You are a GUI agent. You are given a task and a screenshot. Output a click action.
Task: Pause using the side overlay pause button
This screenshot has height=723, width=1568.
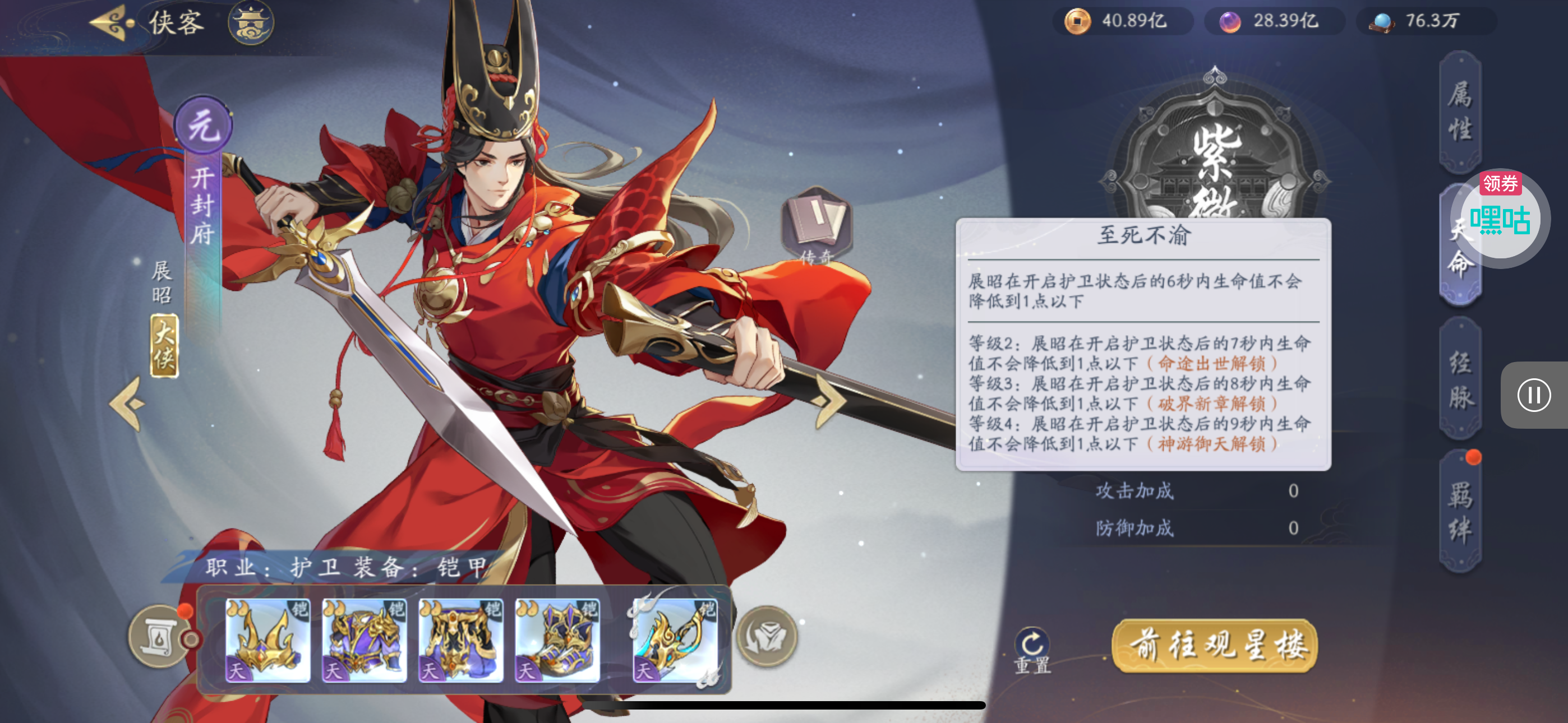pos(1533,396)
